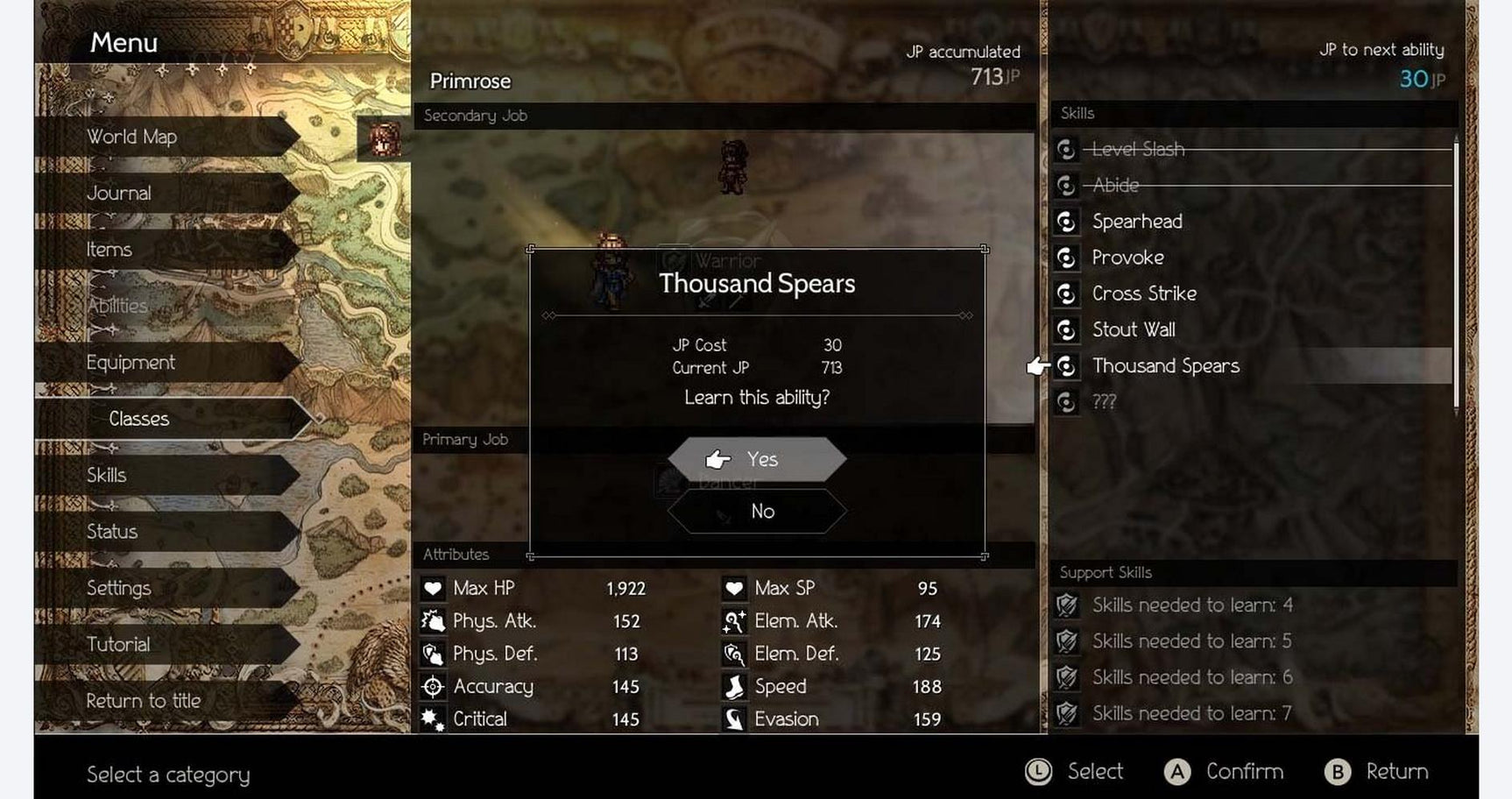This screenshot has width=1512, height=799.
Task: Switch to the Skills menu category
Action: pos(108,475)
